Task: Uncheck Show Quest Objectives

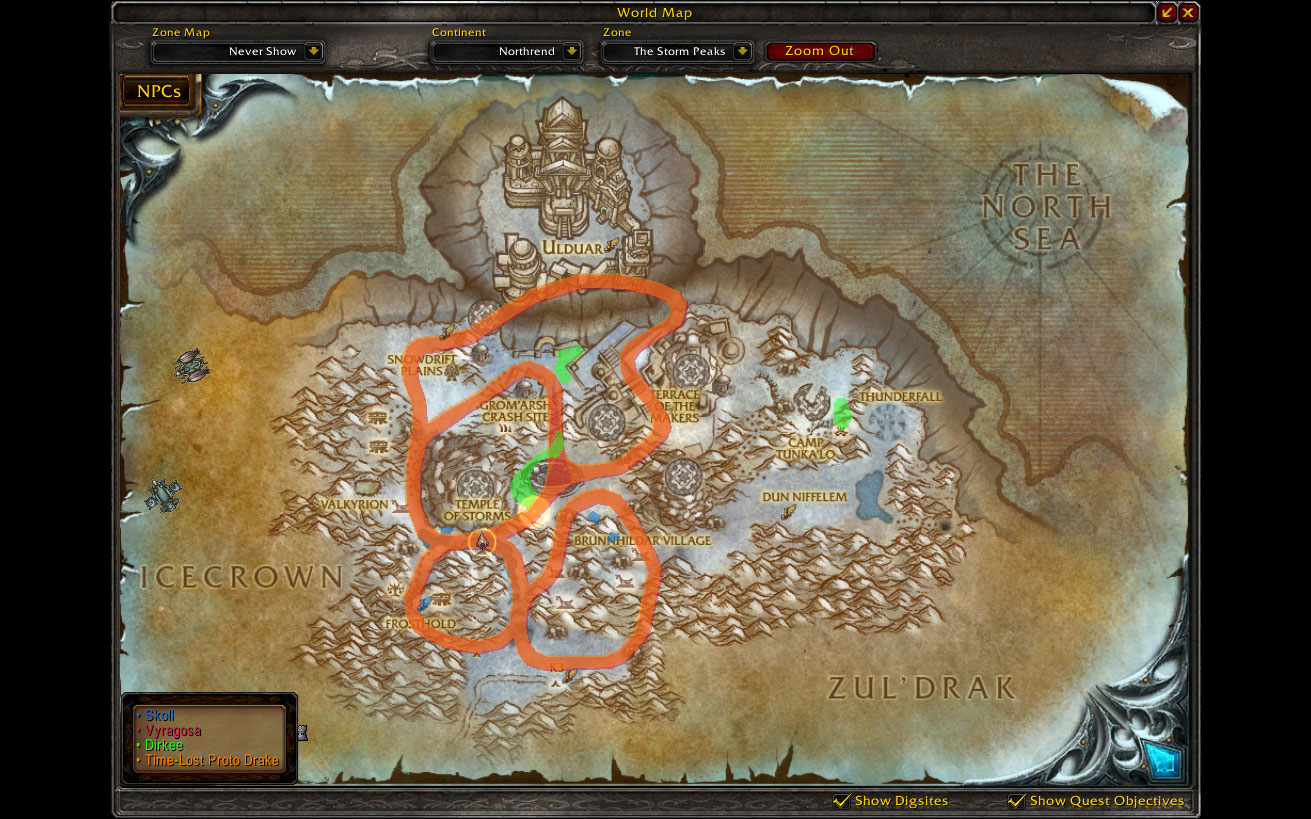Action: coord(1017,800)
